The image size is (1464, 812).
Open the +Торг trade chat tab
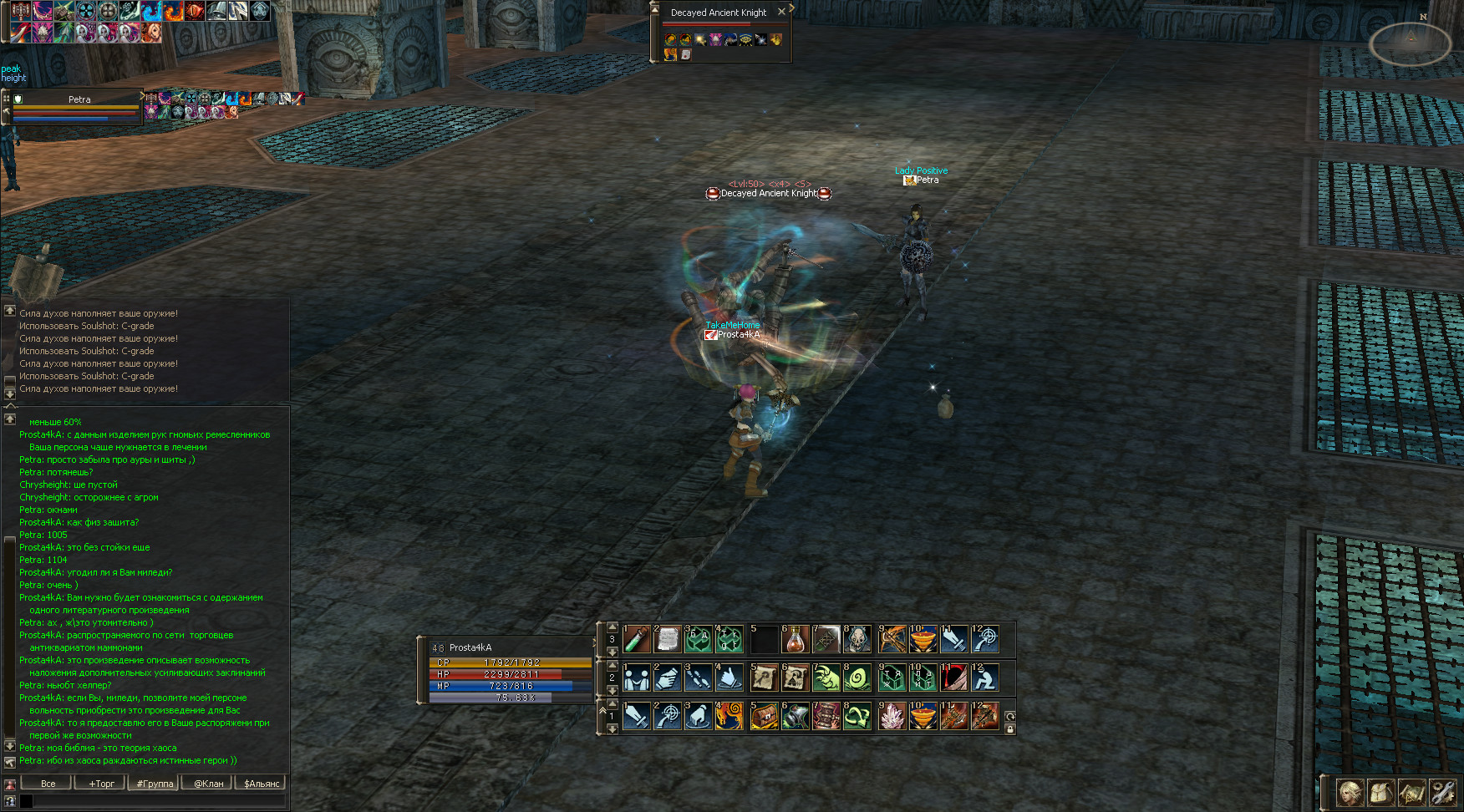[101, 784]
